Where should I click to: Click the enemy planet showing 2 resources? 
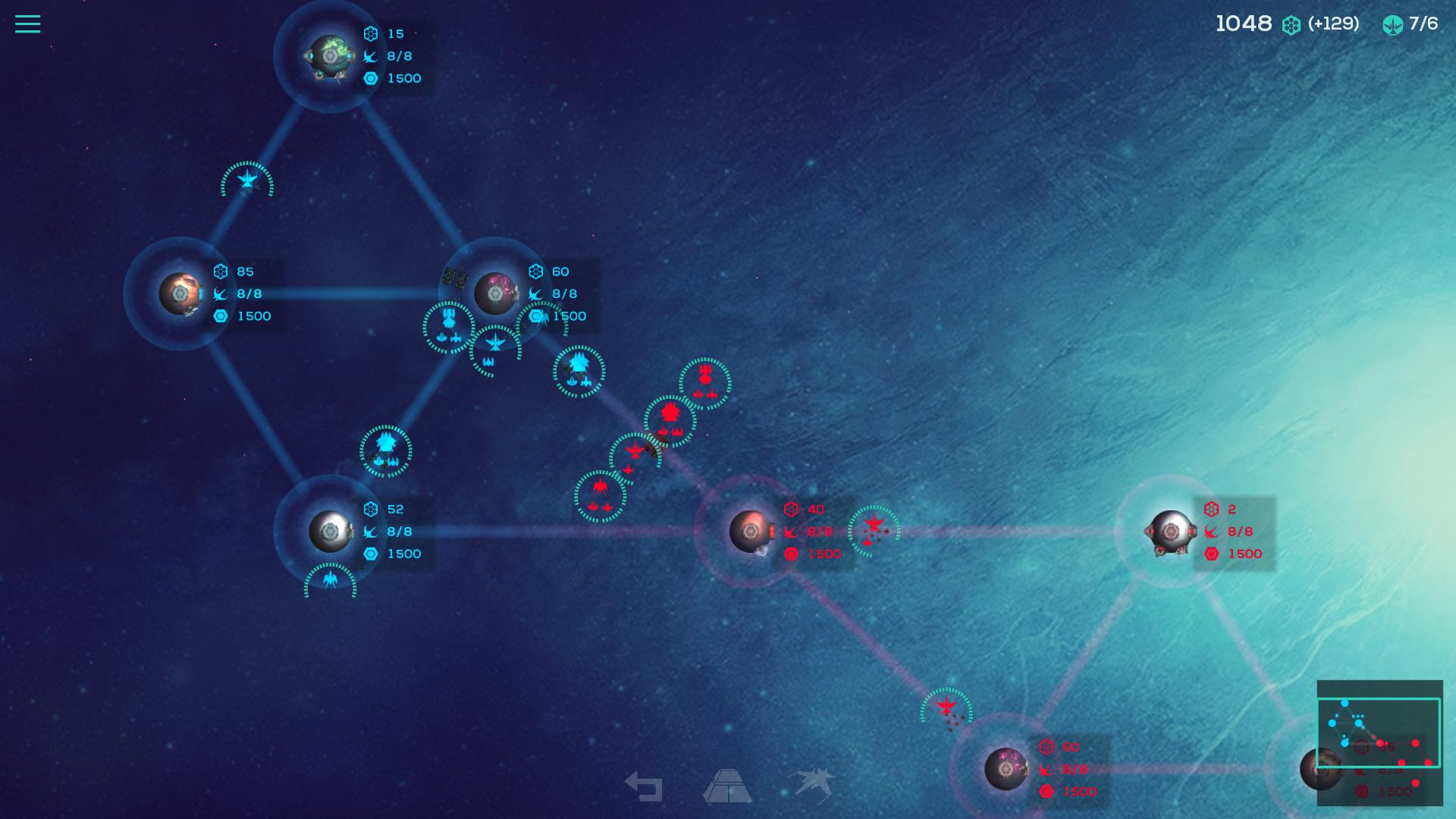(x=1171, y=532)
